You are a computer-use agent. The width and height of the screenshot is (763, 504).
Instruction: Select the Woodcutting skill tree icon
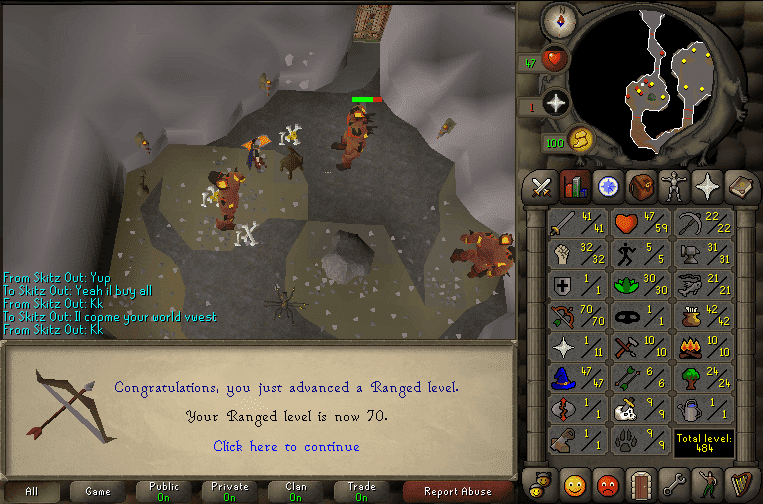(703, 380)
